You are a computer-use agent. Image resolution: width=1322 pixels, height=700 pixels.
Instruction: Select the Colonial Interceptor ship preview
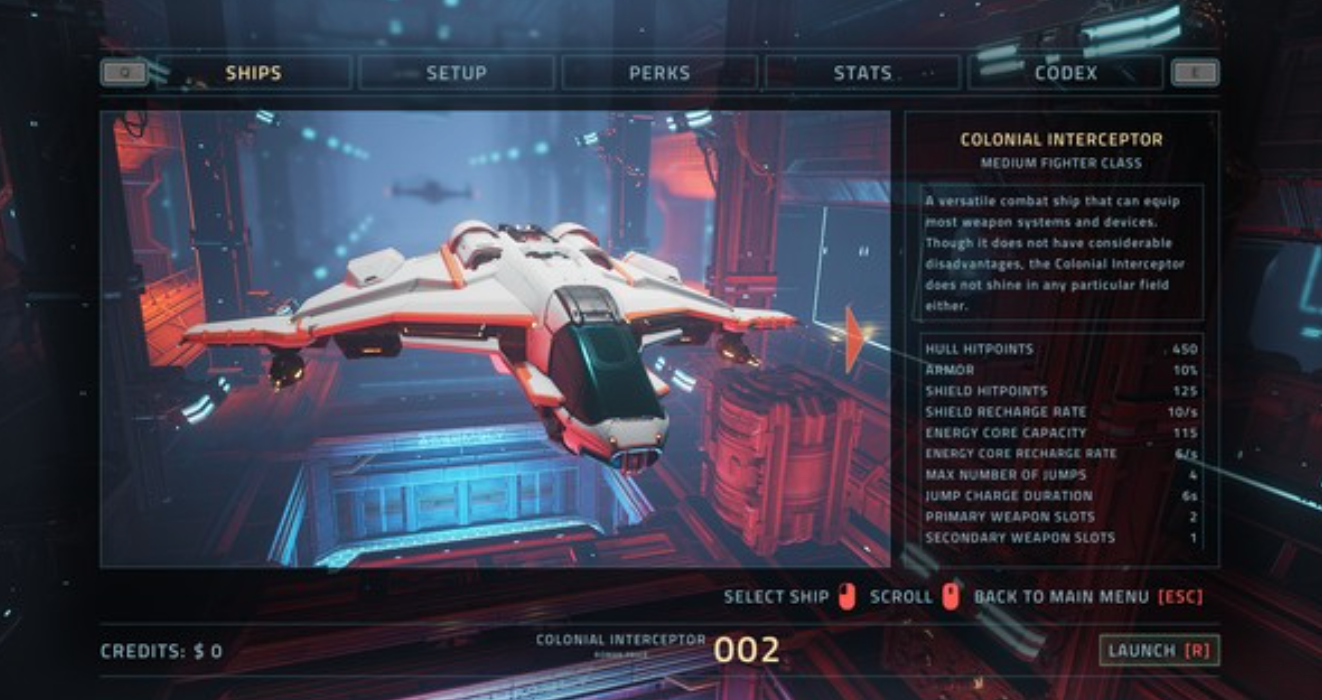[x=494, y=339]
